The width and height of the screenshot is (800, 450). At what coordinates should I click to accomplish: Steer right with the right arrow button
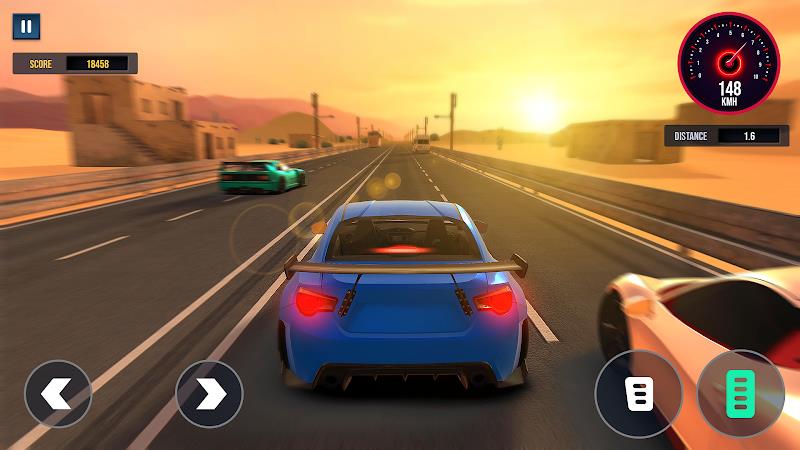tap(209, 394)
